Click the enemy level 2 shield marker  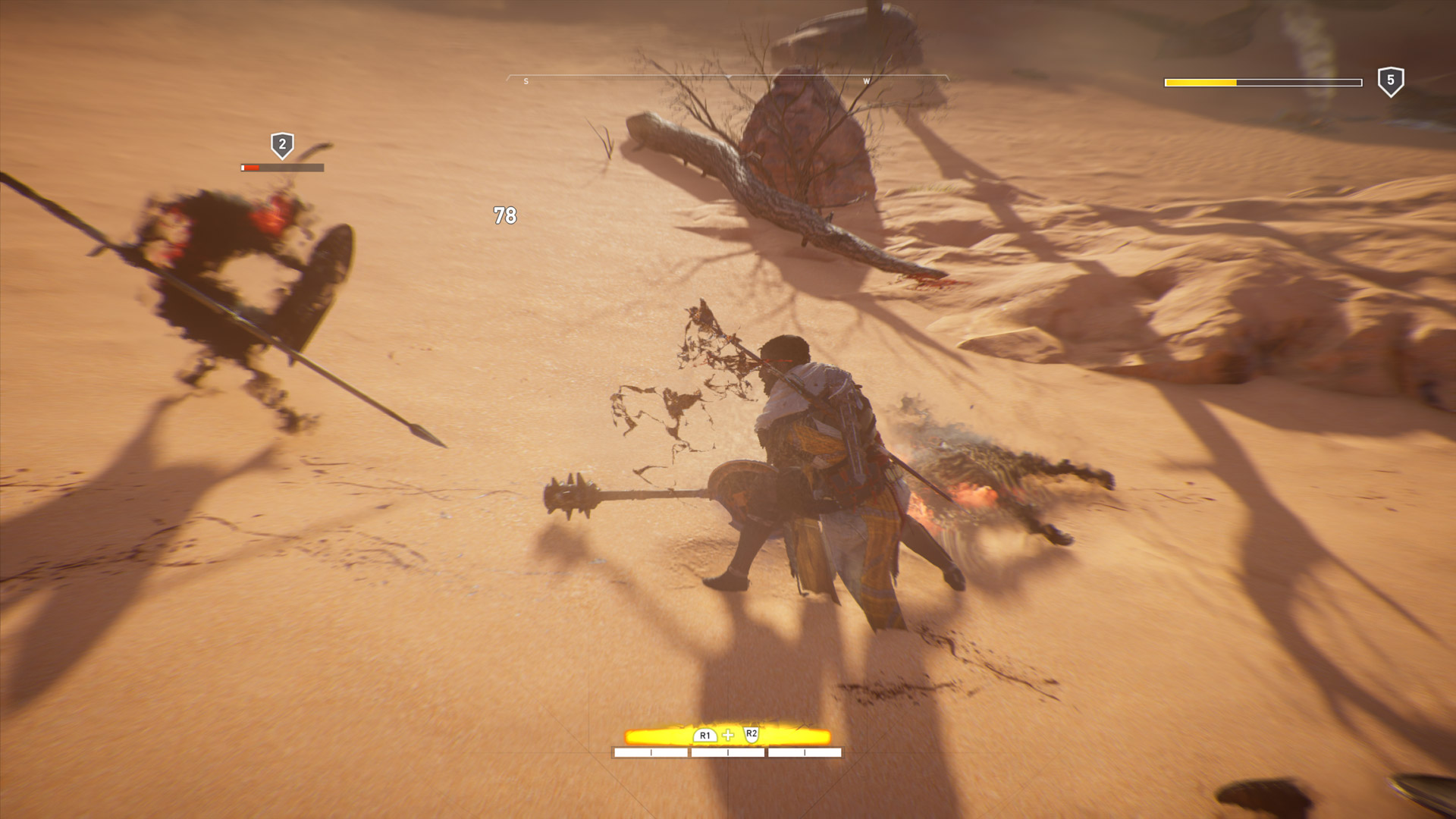282,145
